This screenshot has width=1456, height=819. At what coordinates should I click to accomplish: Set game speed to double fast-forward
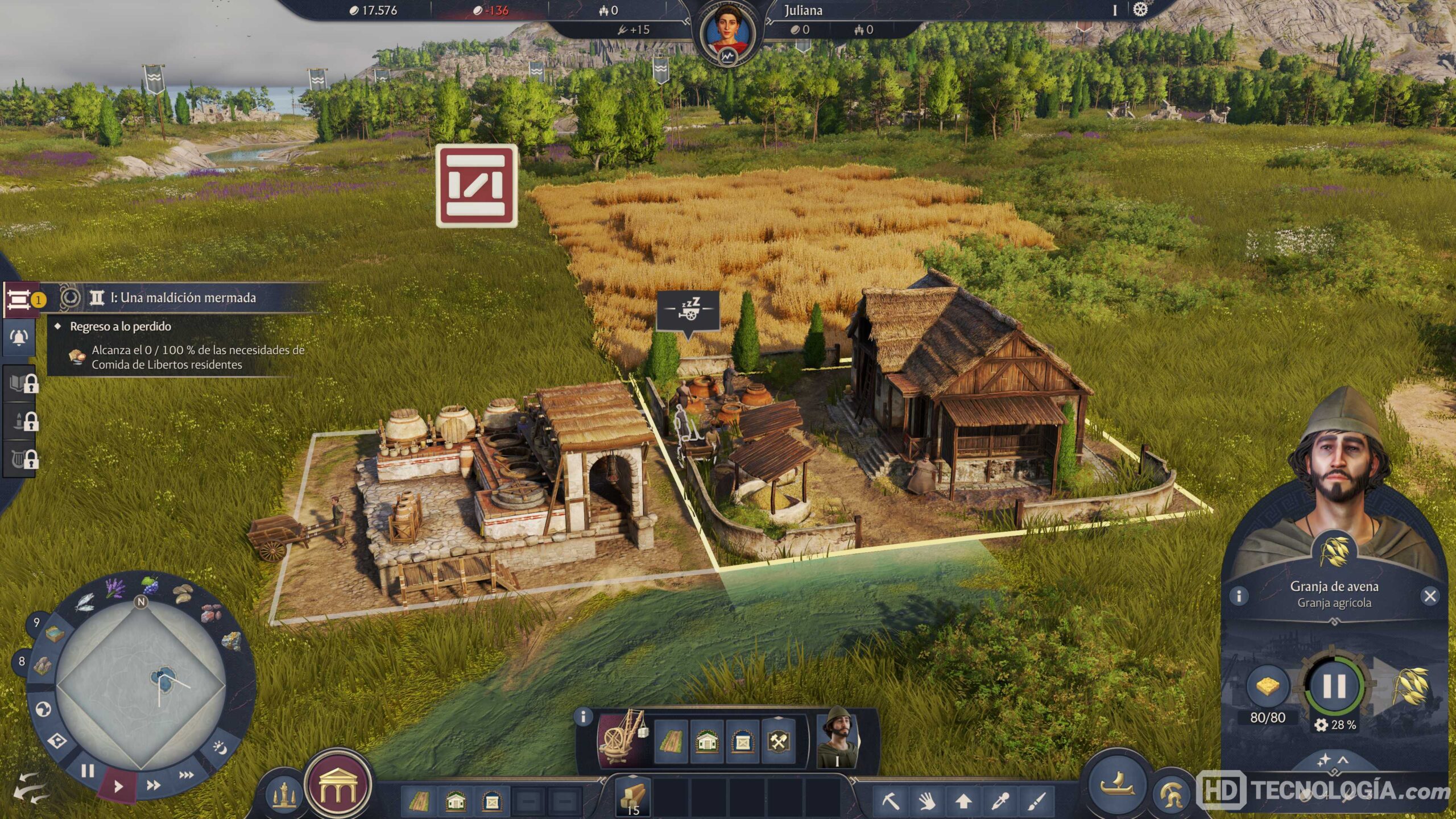click(x=153, y=785)
